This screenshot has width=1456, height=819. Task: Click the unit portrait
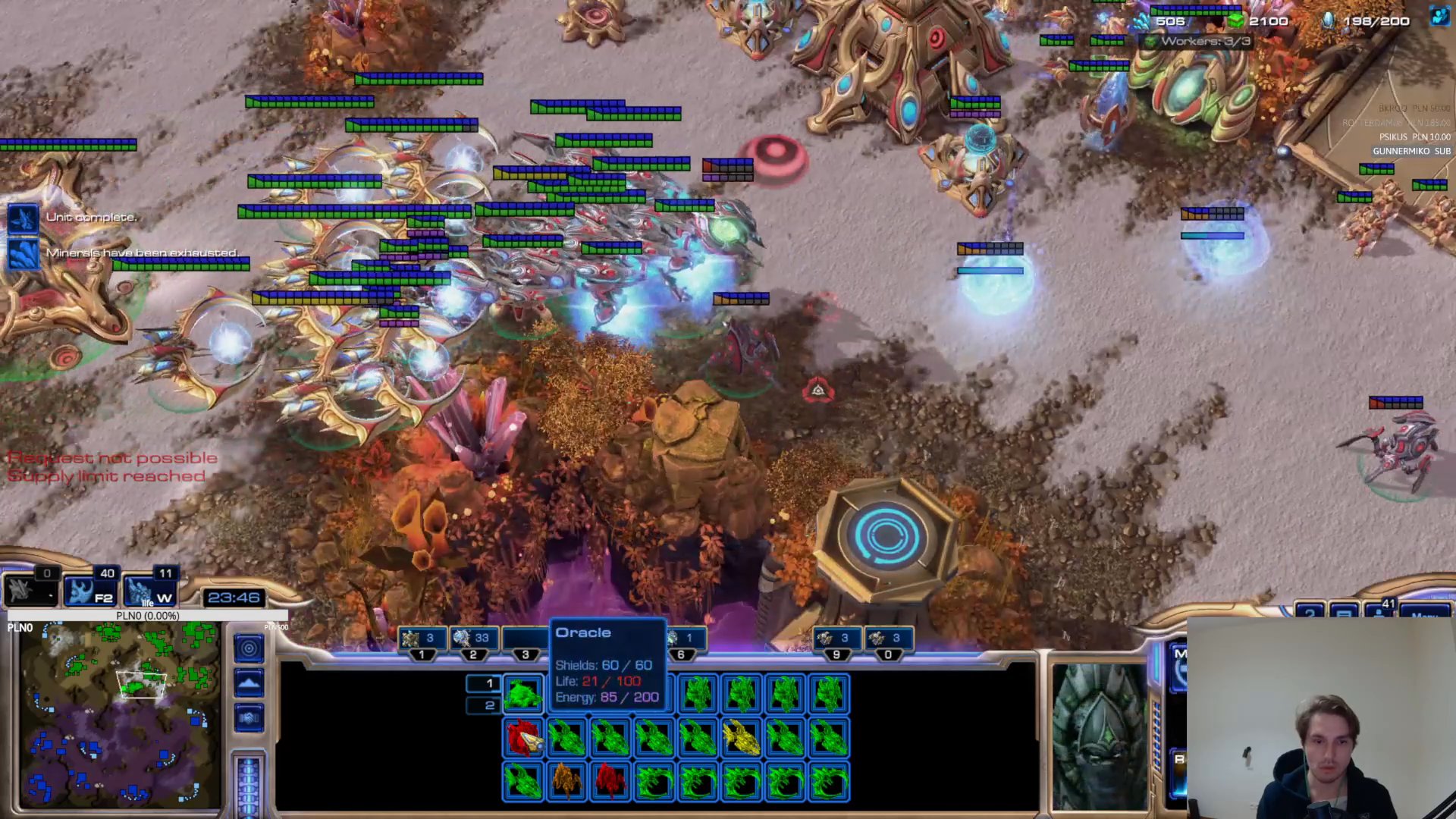pos(1100,736)
